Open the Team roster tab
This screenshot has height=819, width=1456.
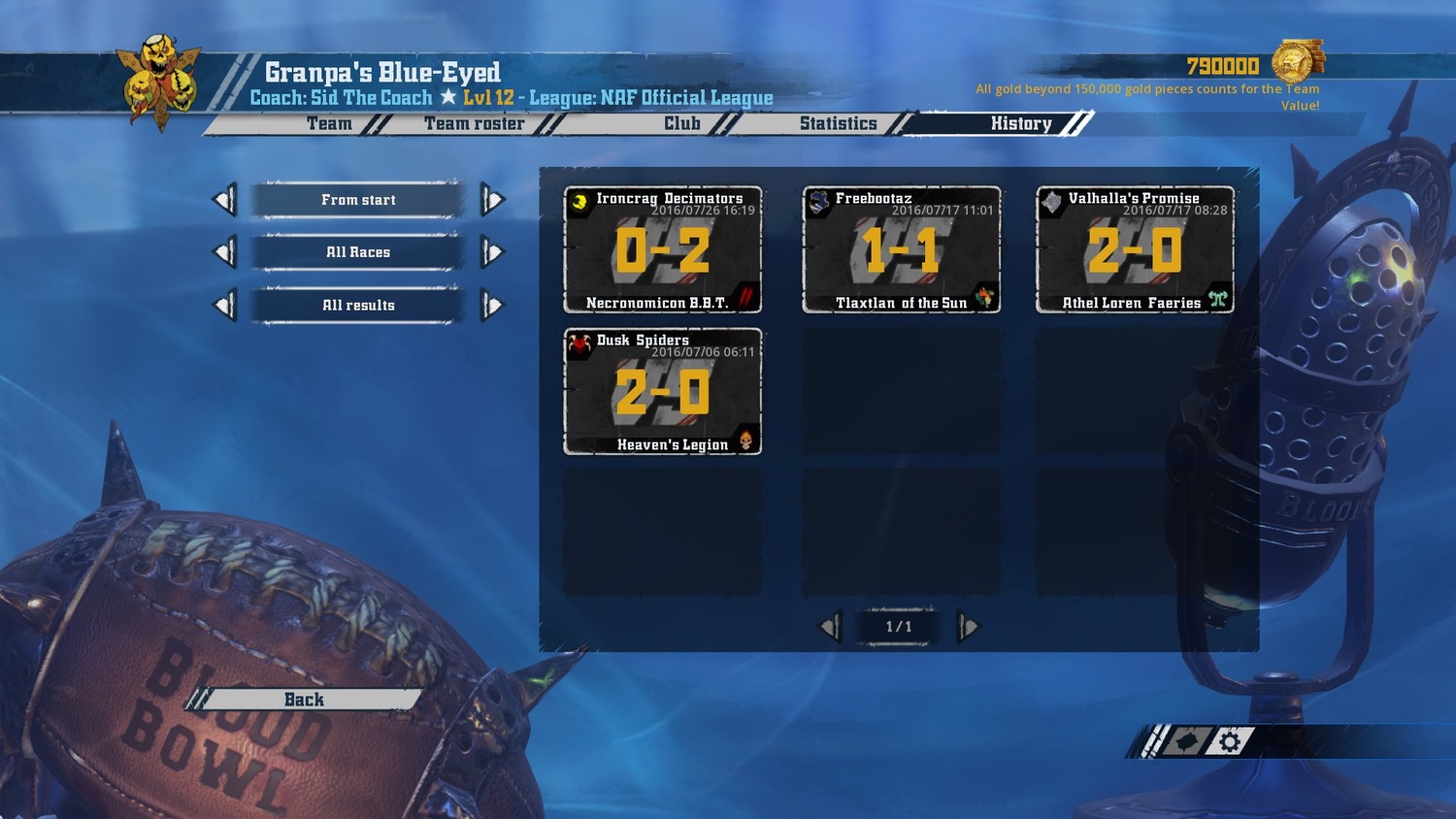[x=474, y=124]
